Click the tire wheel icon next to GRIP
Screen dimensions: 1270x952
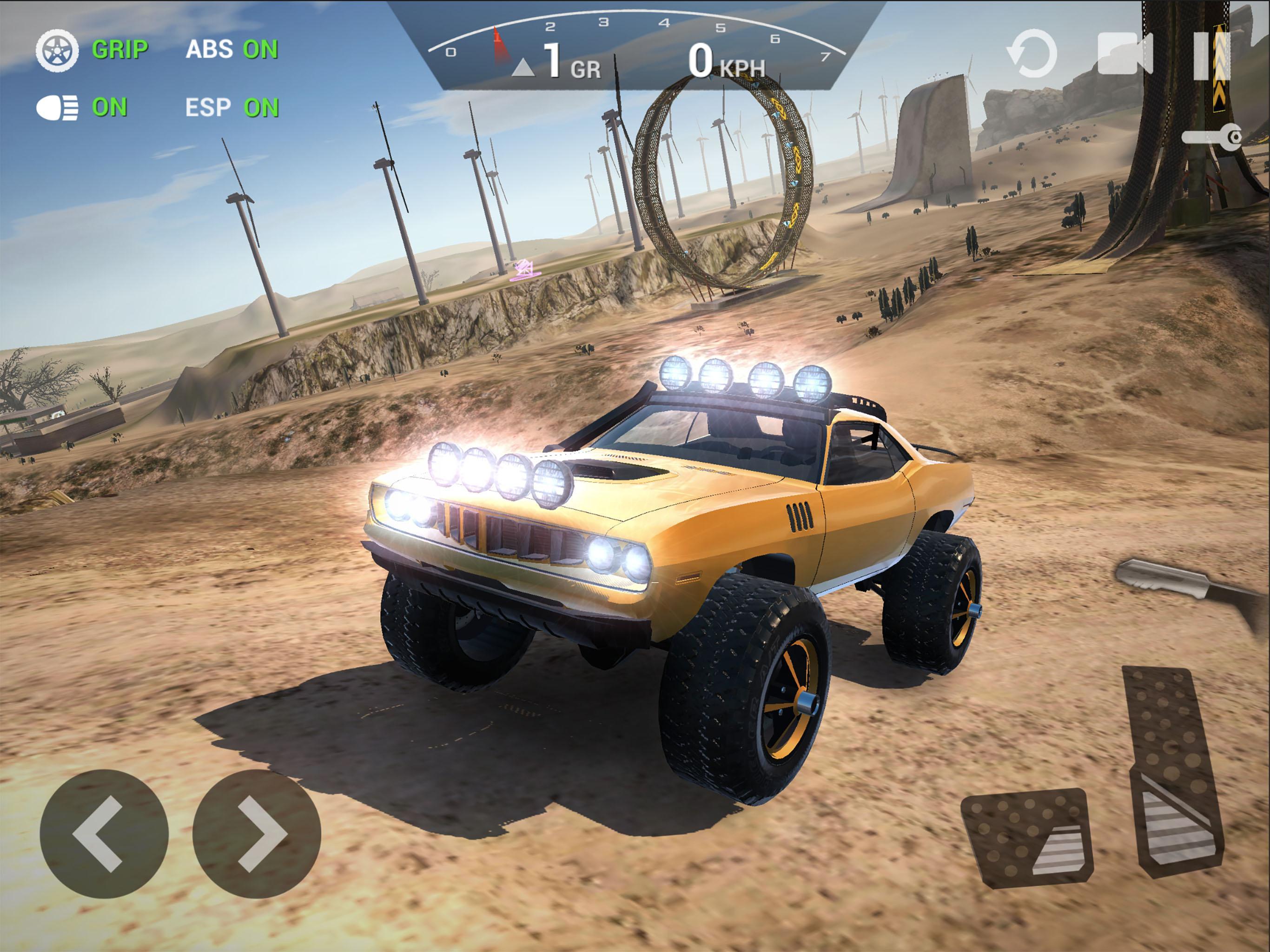58,51
